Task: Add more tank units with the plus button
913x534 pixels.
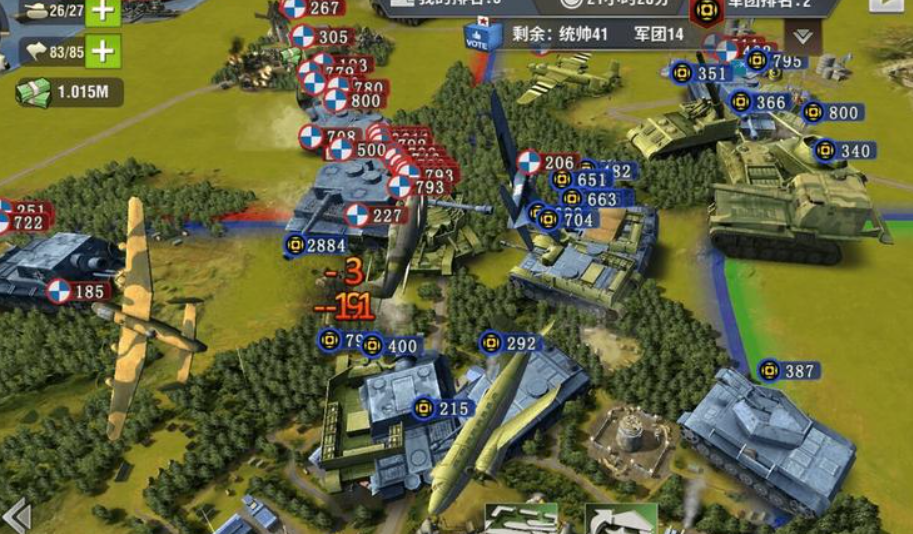Action: click(103, 11)
